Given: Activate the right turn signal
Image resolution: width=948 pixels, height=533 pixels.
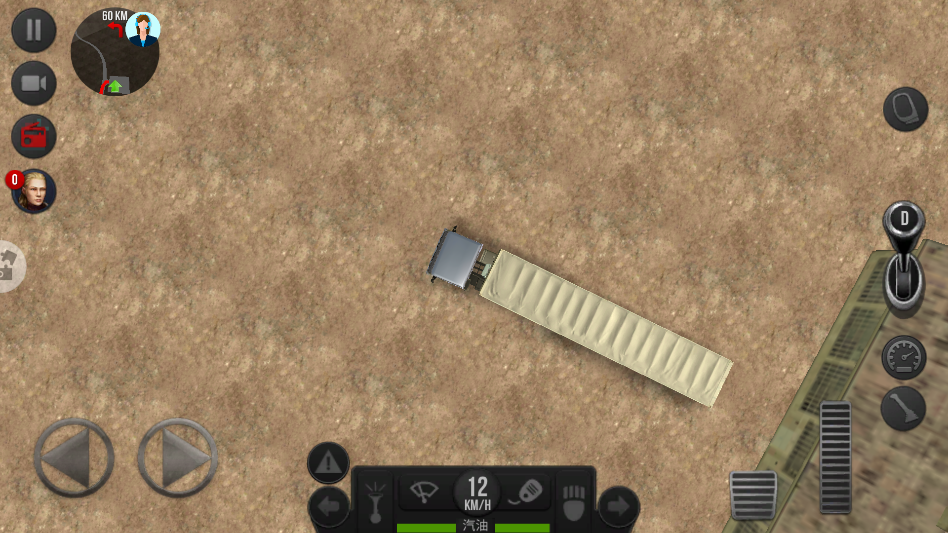Looking at the screenshot, I should (x=618, y=507).
